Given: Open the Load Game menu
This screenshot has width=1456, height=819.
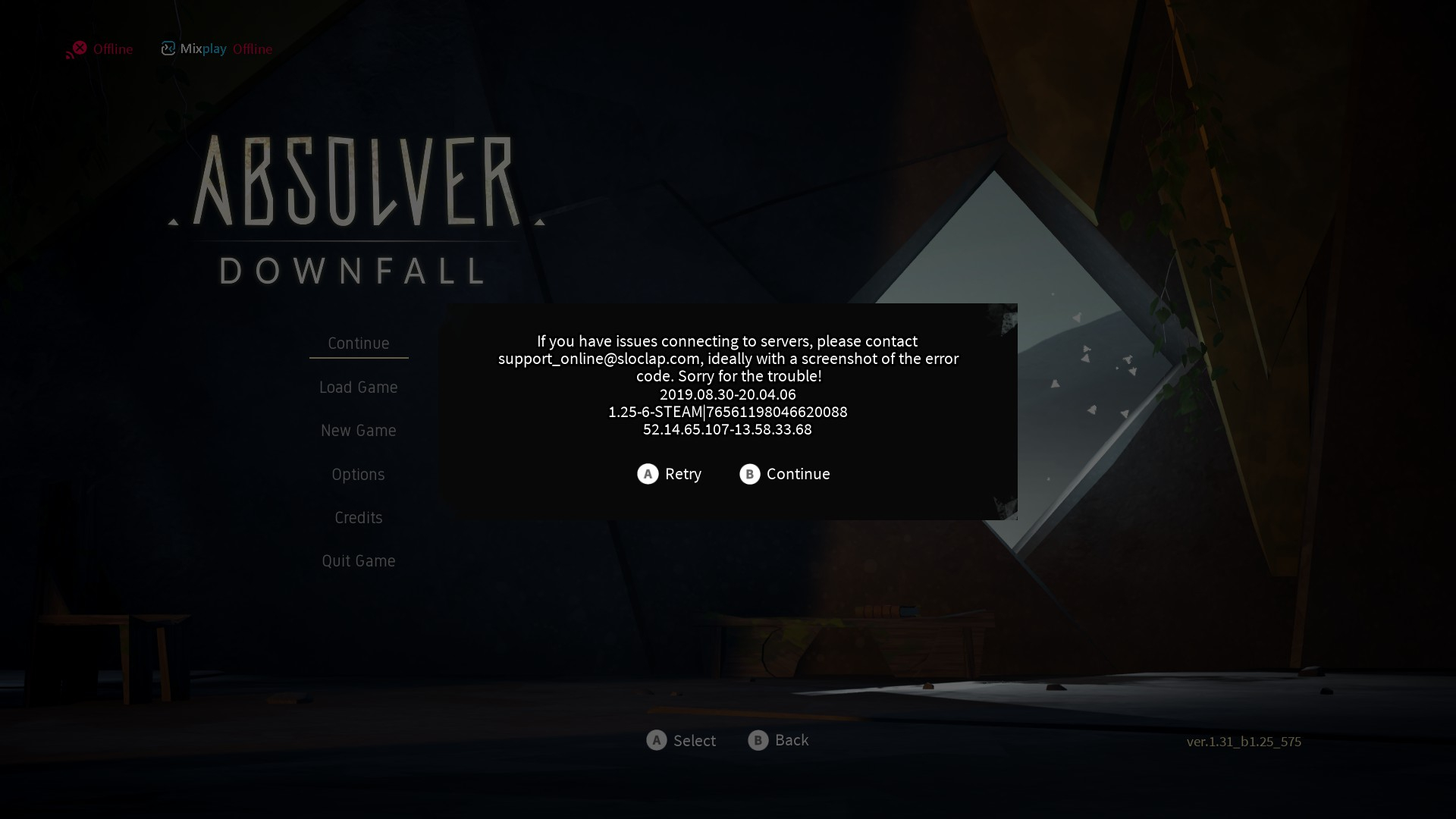Looking at the screenshot, I should tap(358, 388).
